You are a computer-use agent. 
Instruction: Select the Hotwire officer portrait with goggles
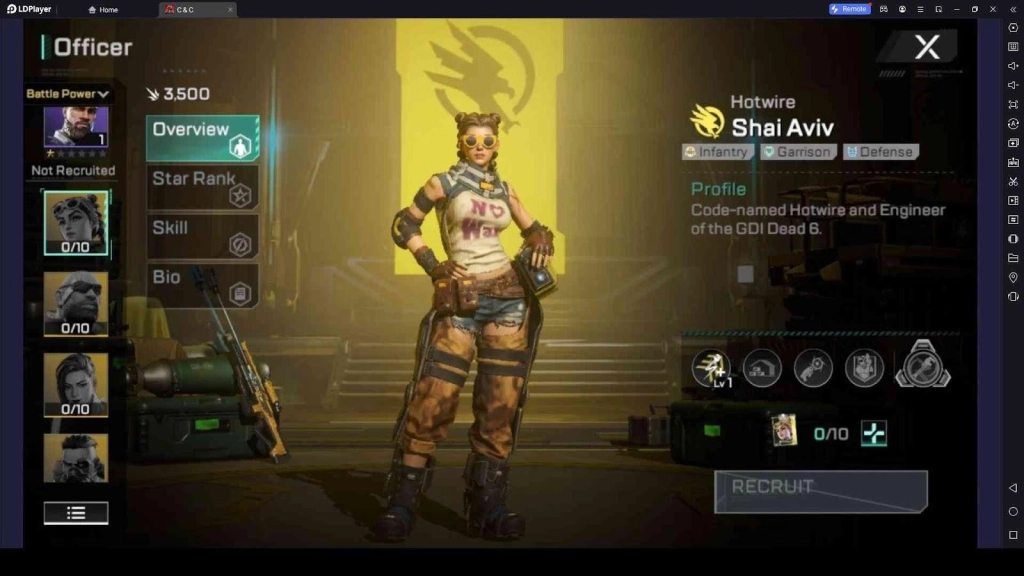(76, 222)
